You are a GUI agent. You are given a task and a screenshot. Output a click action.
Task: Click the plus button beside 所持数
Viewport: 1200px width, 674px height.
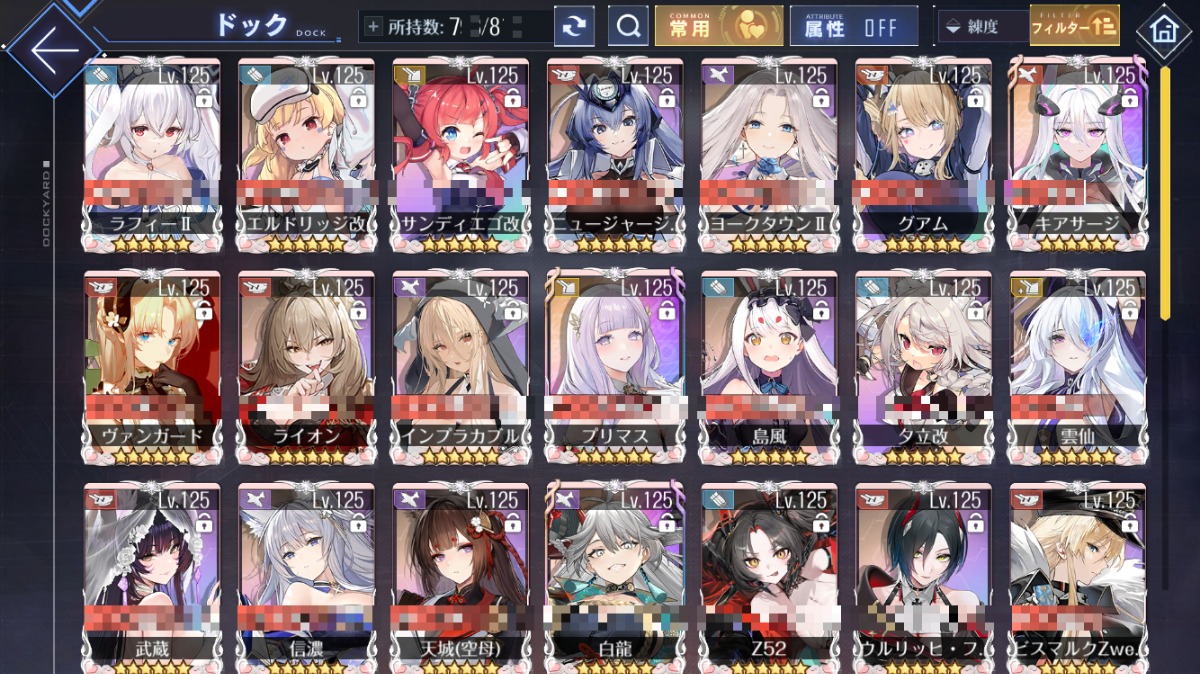(374, 27)
